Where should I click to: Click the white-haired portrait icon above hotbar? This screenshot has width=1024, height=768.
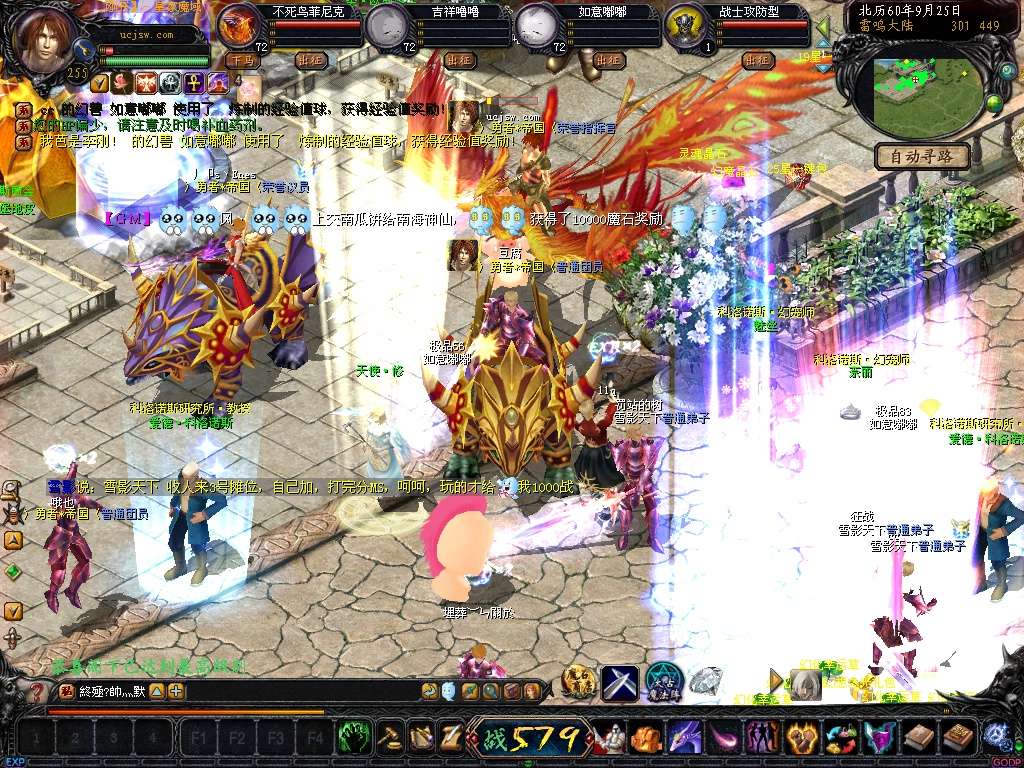[805, 684]
